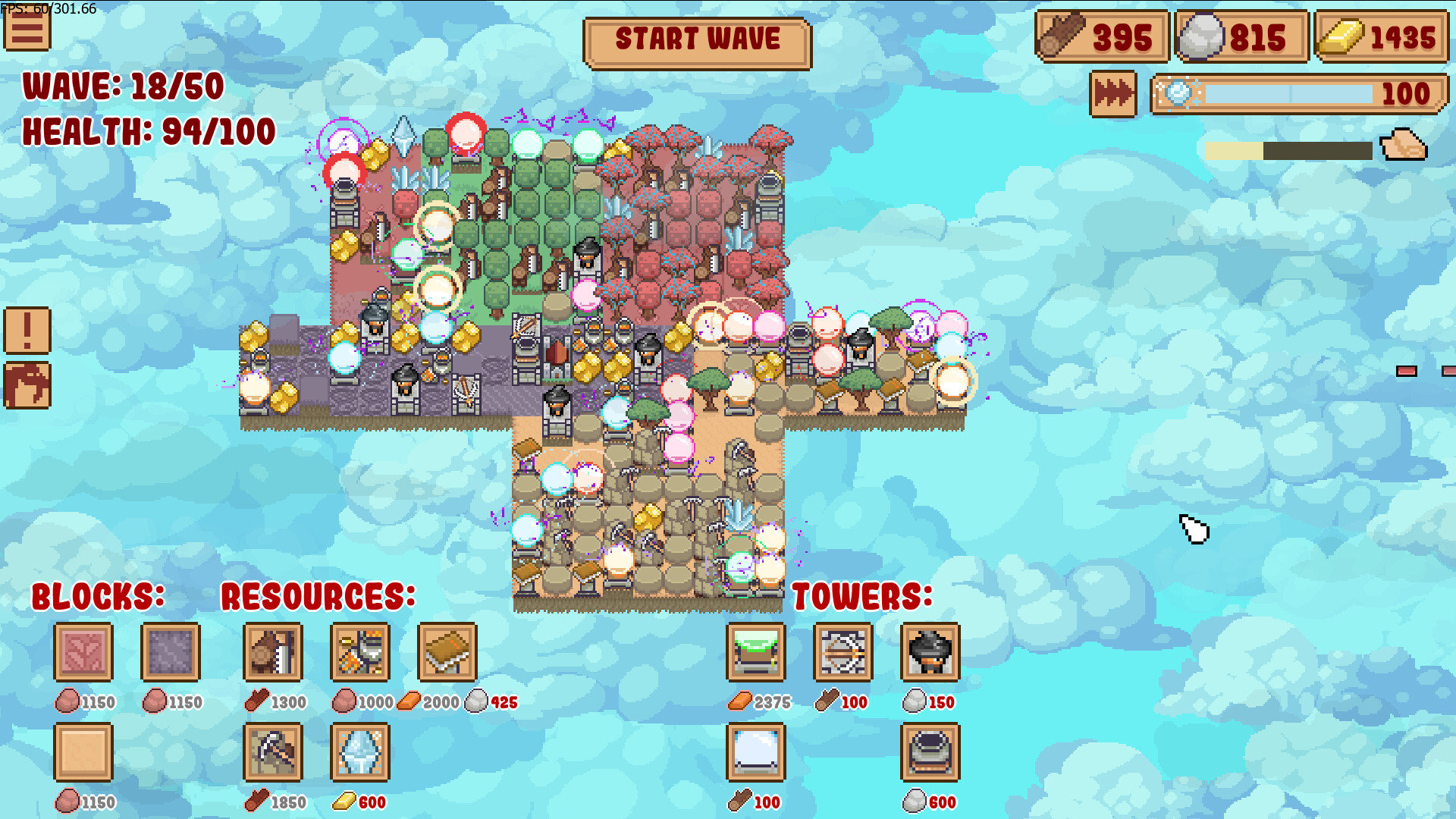The height and width of the screenshot is (819, 1456).
Task: Select the pickaxe mine building
Action: (x=273, y=753)
